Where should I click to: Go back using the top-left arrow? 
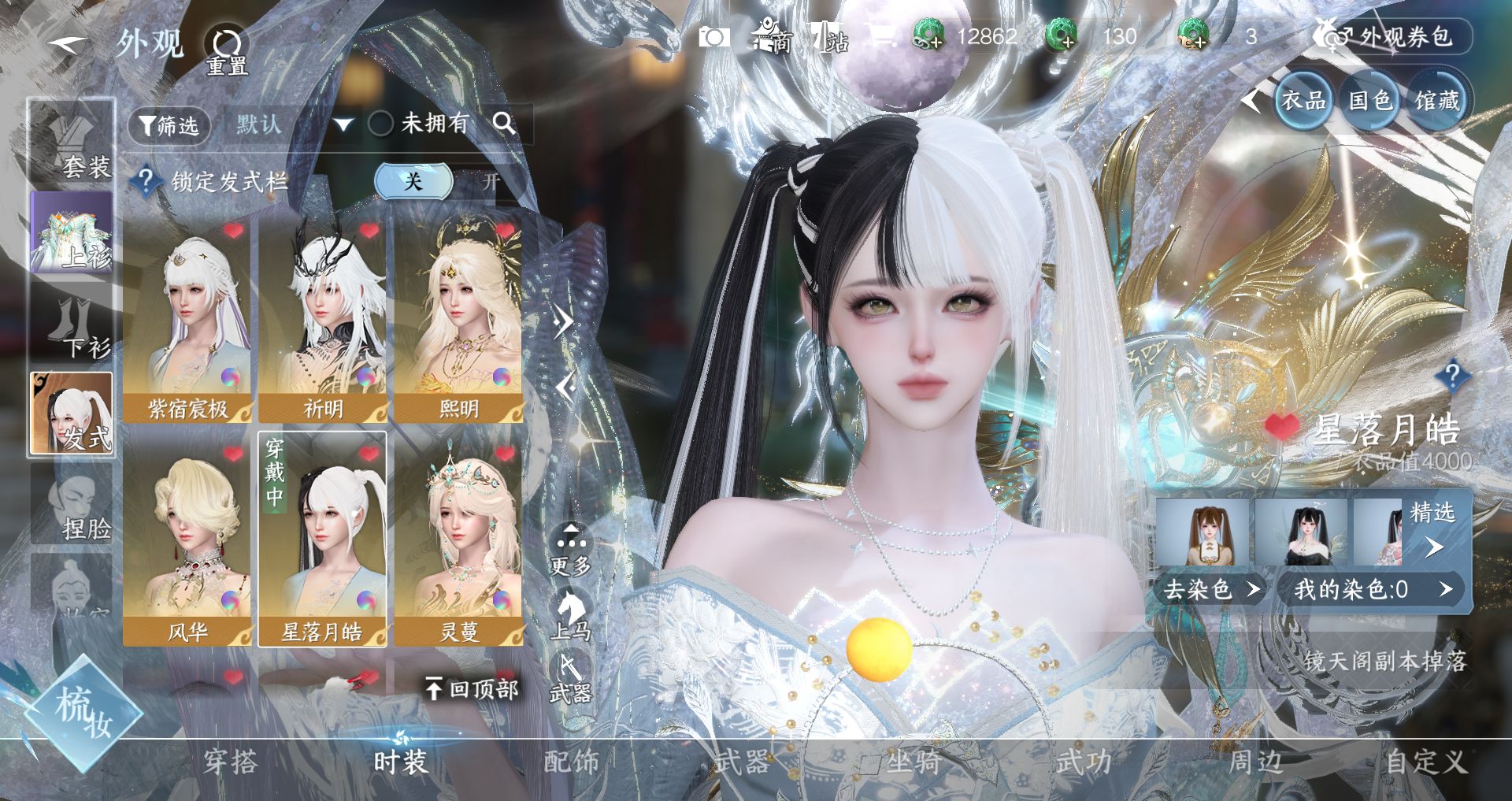pos(66,44)
